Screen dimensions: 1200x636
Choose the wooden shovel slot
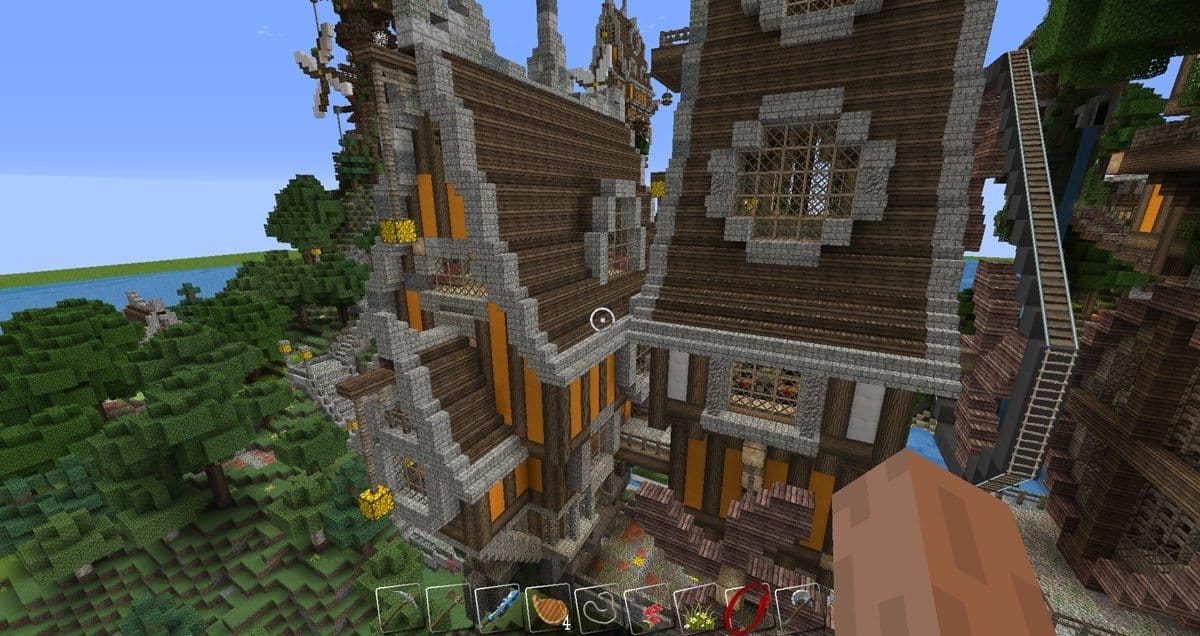[x=449, y=608]
